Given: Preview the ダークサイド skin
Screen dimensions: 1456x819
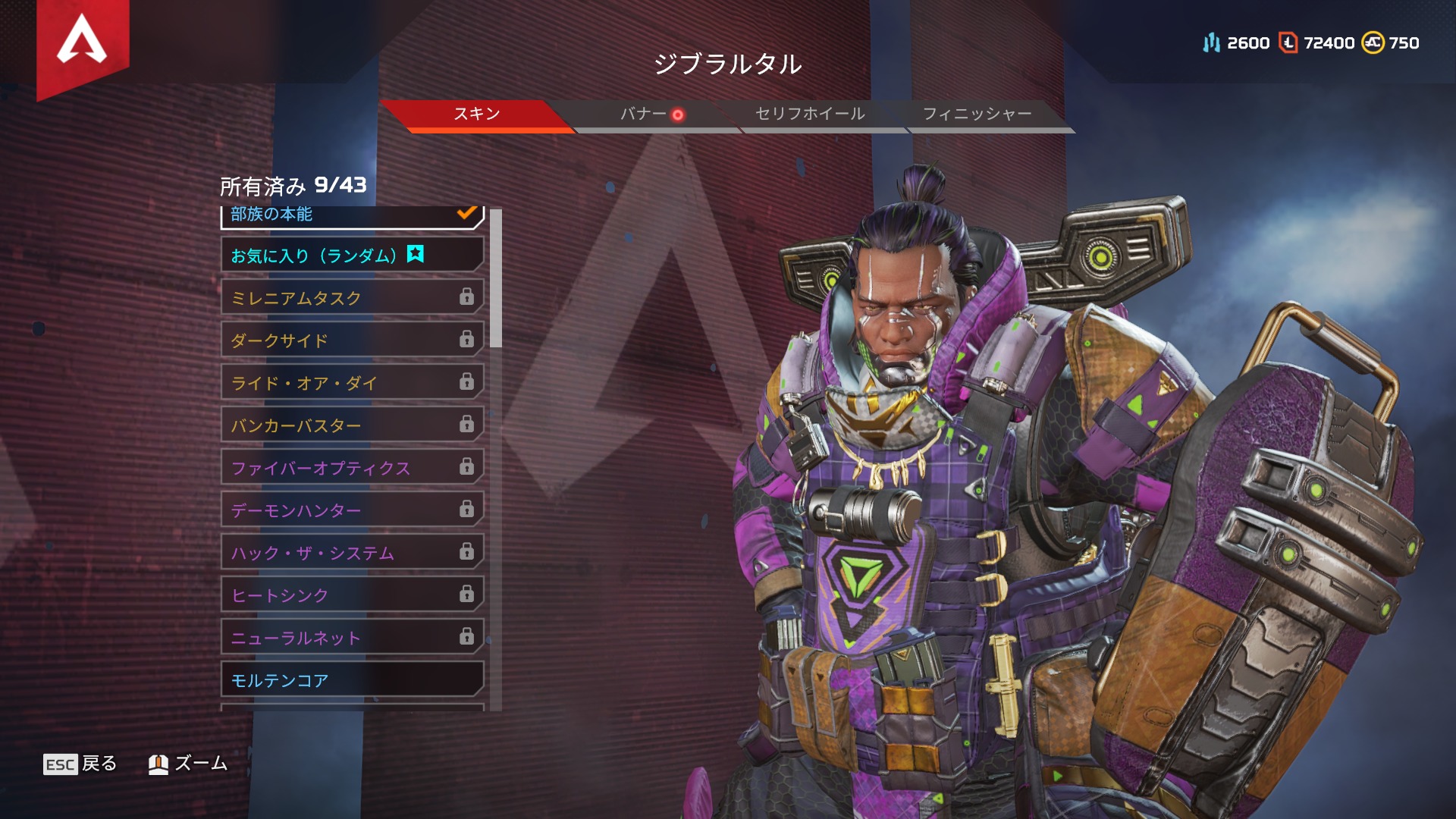Looking at the screenshot, I should (352, 340).
